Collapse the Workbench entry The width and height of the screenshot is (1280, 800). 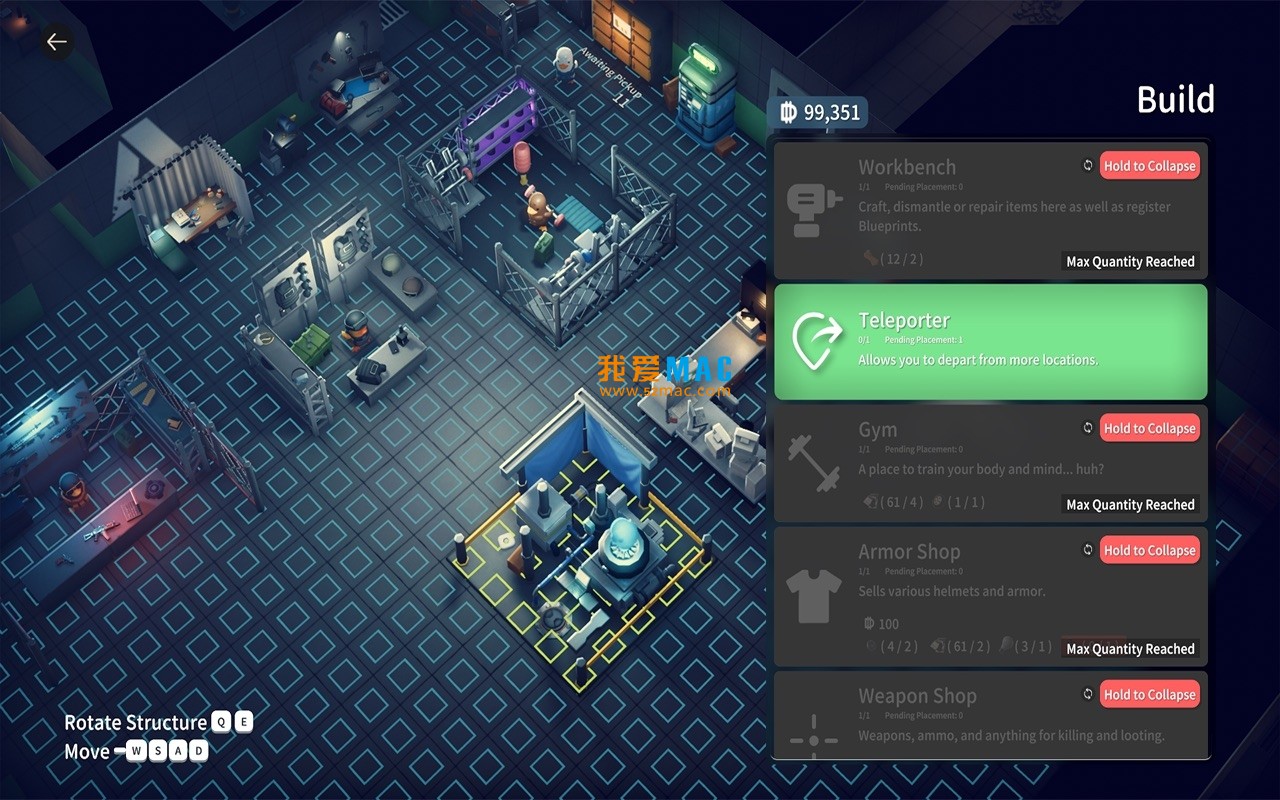click(1149, 165)
